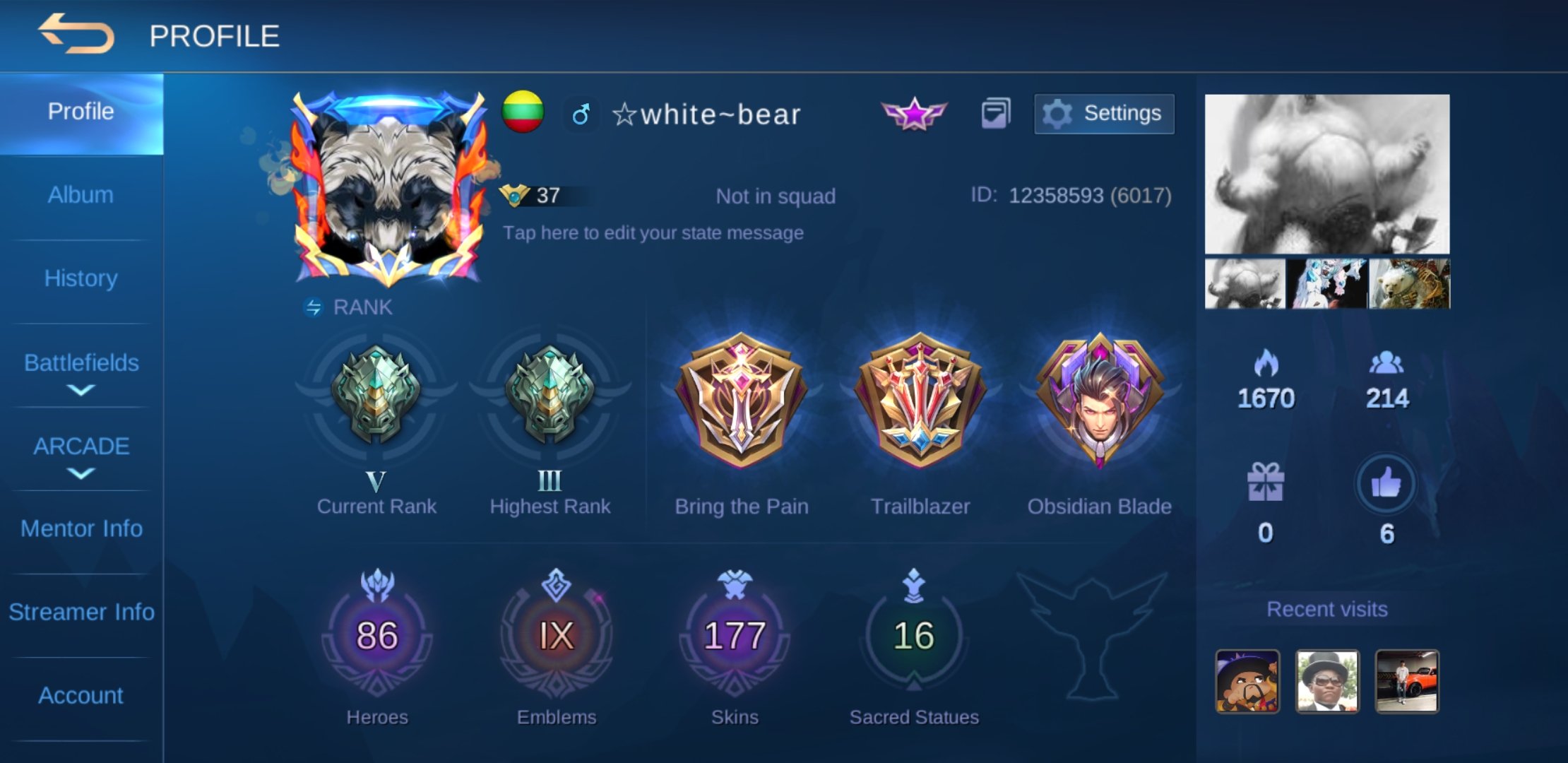Open the Obsidian Blade badge
The image size is (1568, 763).
click(1099, 401)
